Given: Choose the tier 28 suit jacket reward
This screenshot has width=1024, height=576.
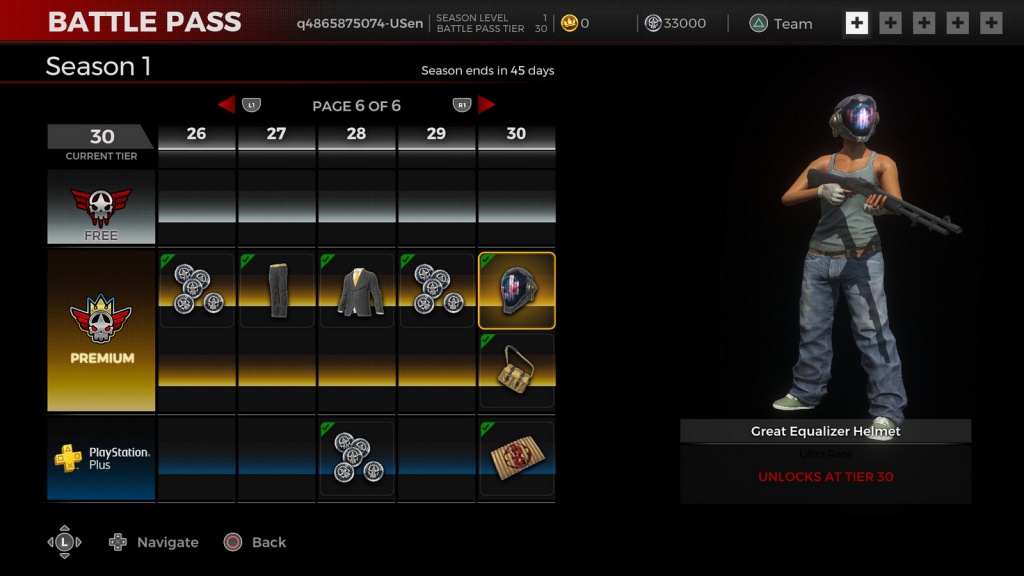Looking at the screenshot, I should (357, 290).
